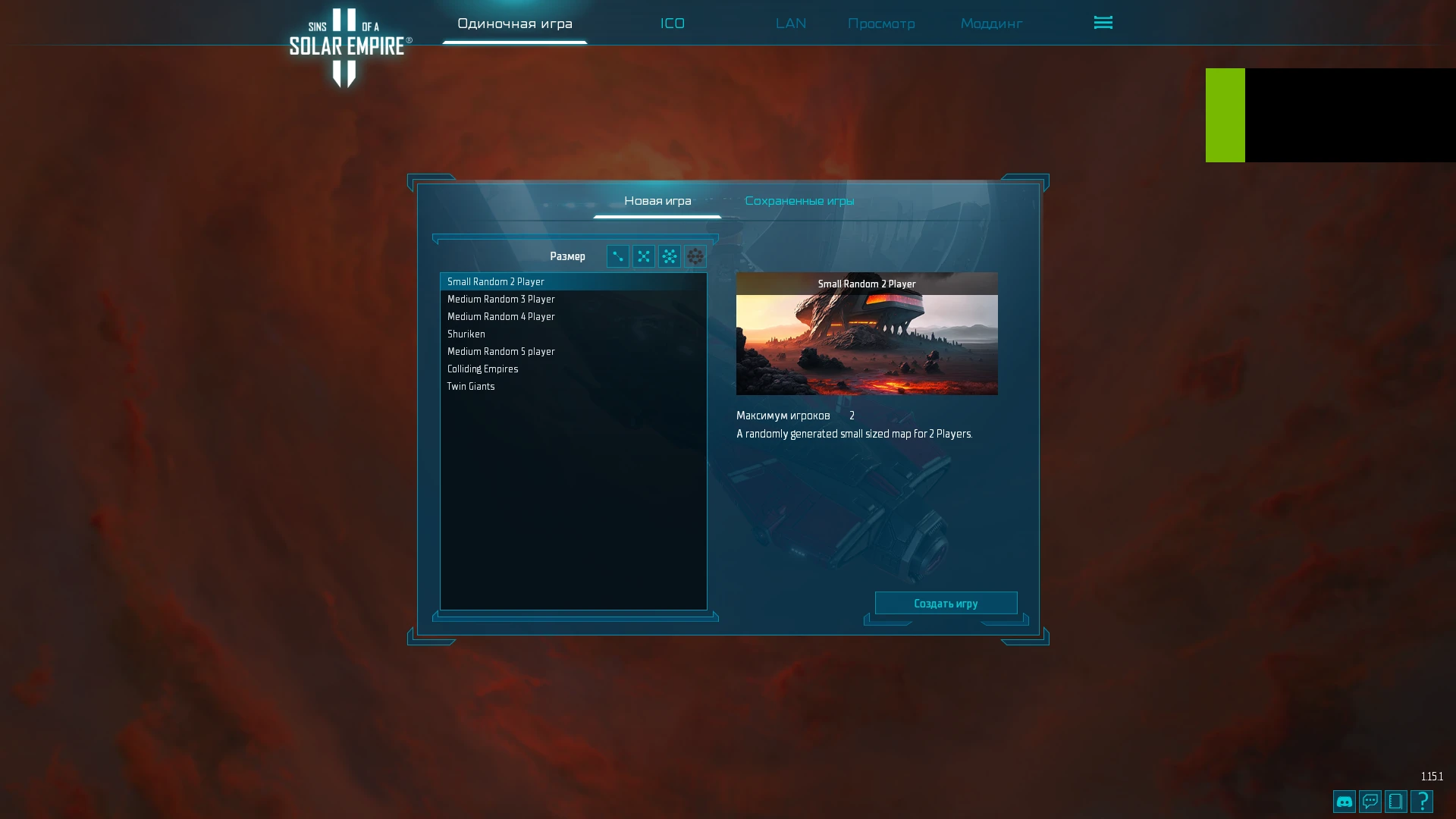Toggle the medium map size filter

[x=643, y=256]
